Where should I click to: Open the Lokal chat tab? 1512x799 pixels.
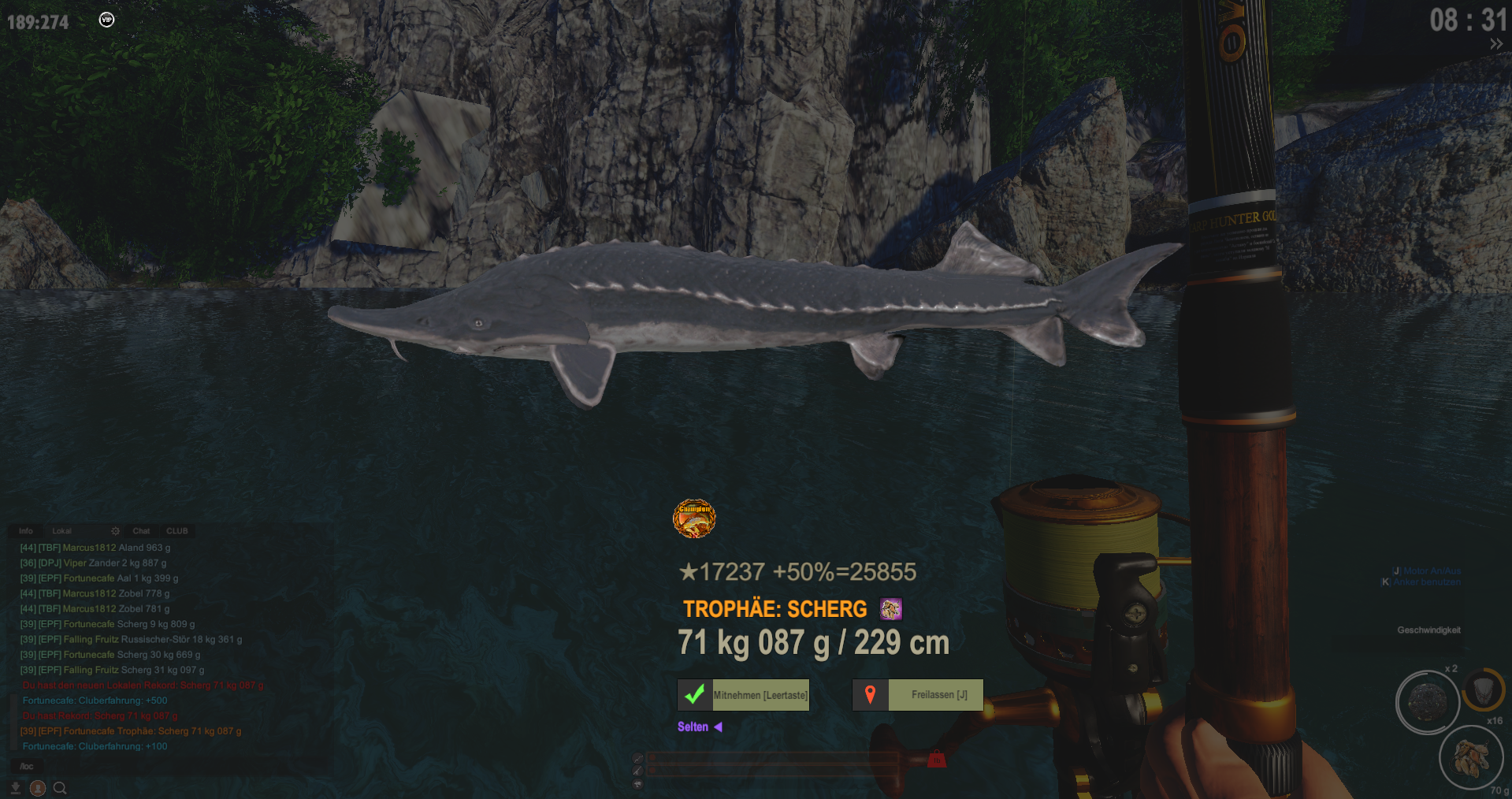(x=61, y=531)
